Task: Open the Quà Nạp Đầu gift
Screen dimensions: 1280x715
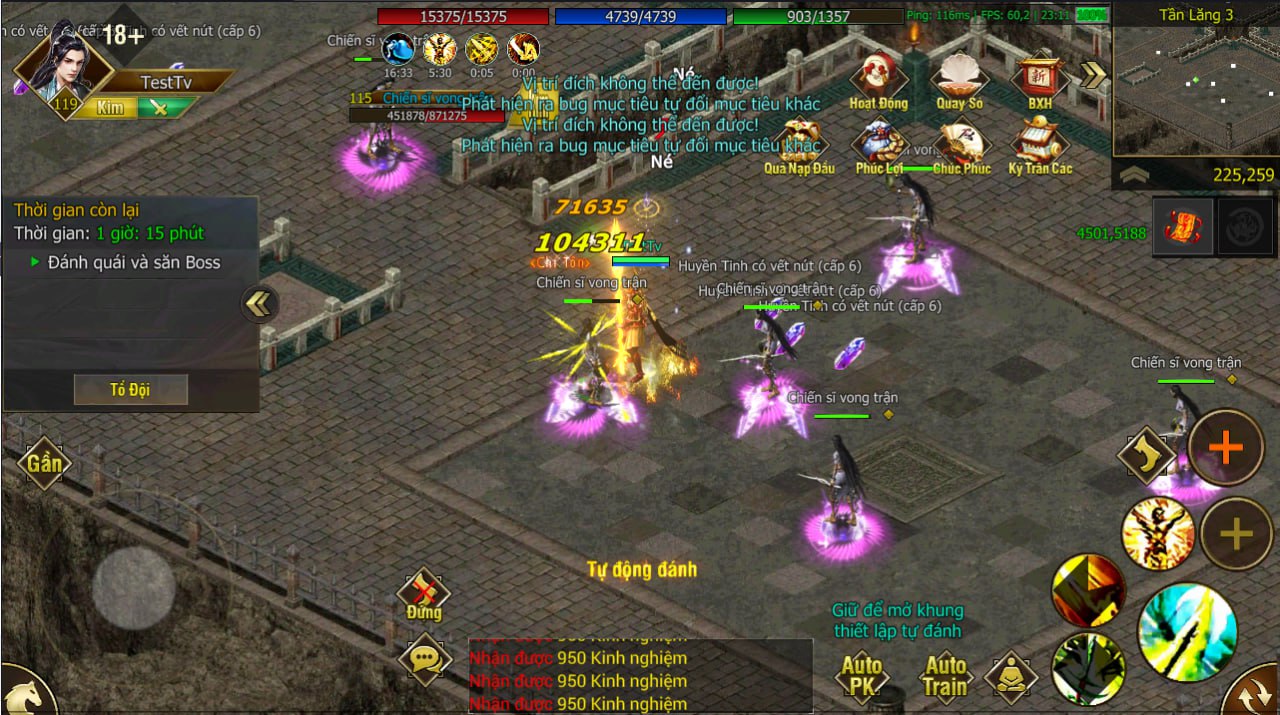Action: (x=799, y=145)
